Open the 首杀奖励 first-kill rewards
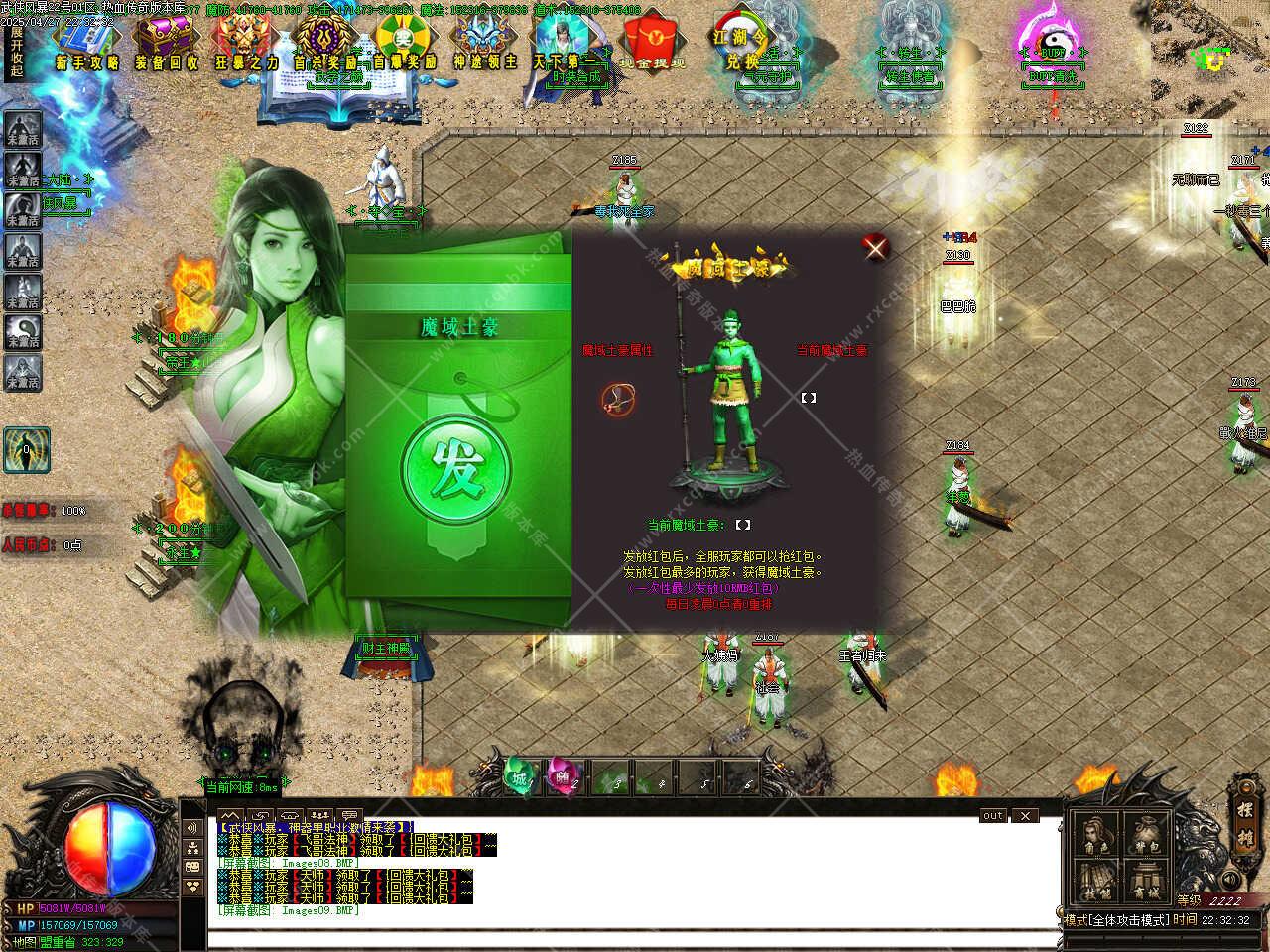Image resolution: width=1270 pixels, height=952 pixels. (324, 45)
